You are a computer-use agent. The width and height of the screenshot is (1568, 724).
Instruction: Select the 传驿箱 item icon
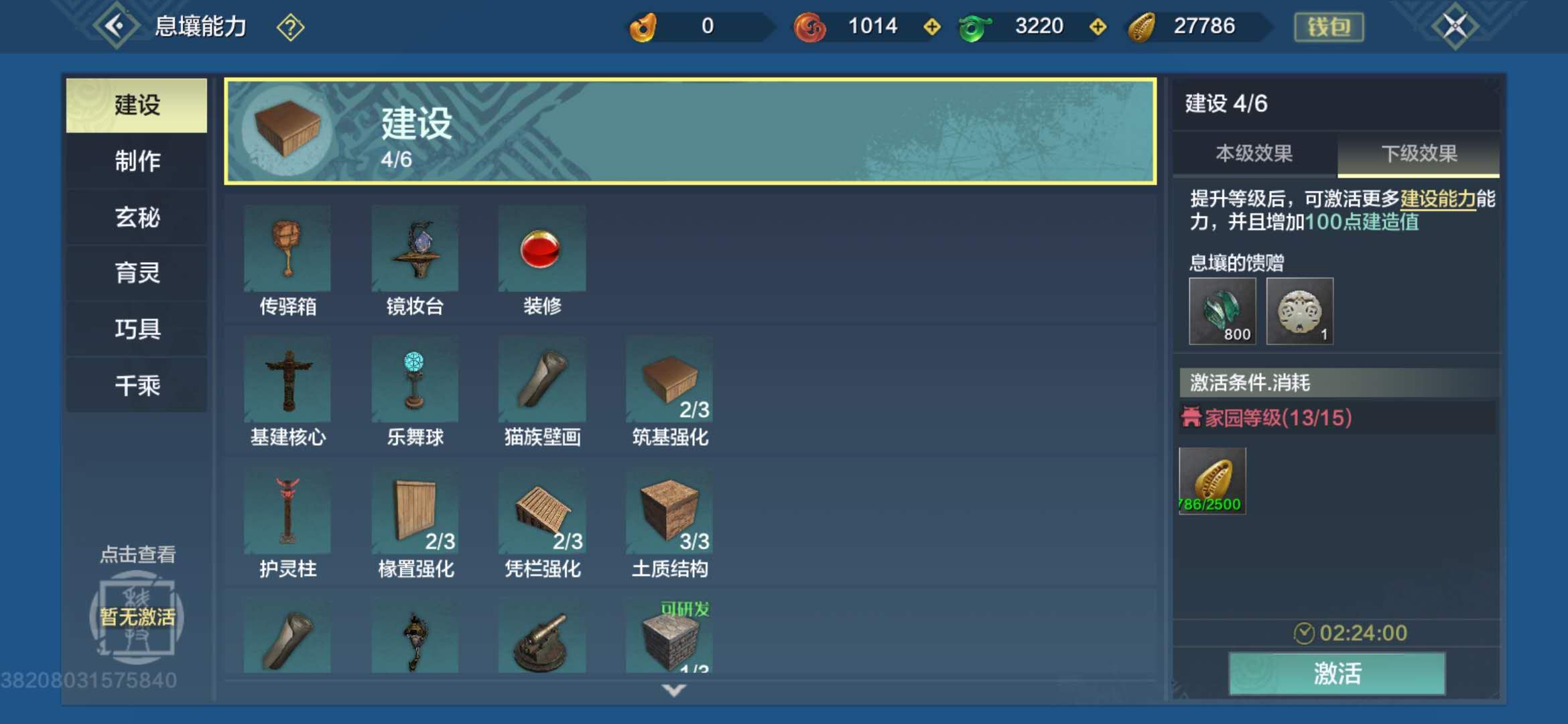pos(287,248)
